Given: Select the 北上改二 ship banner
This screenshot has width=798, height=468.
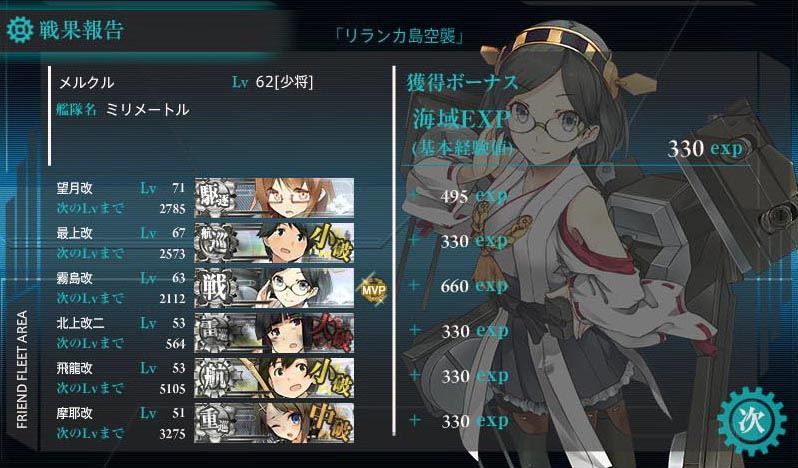Looking at the screenshot, I should 274,331.
